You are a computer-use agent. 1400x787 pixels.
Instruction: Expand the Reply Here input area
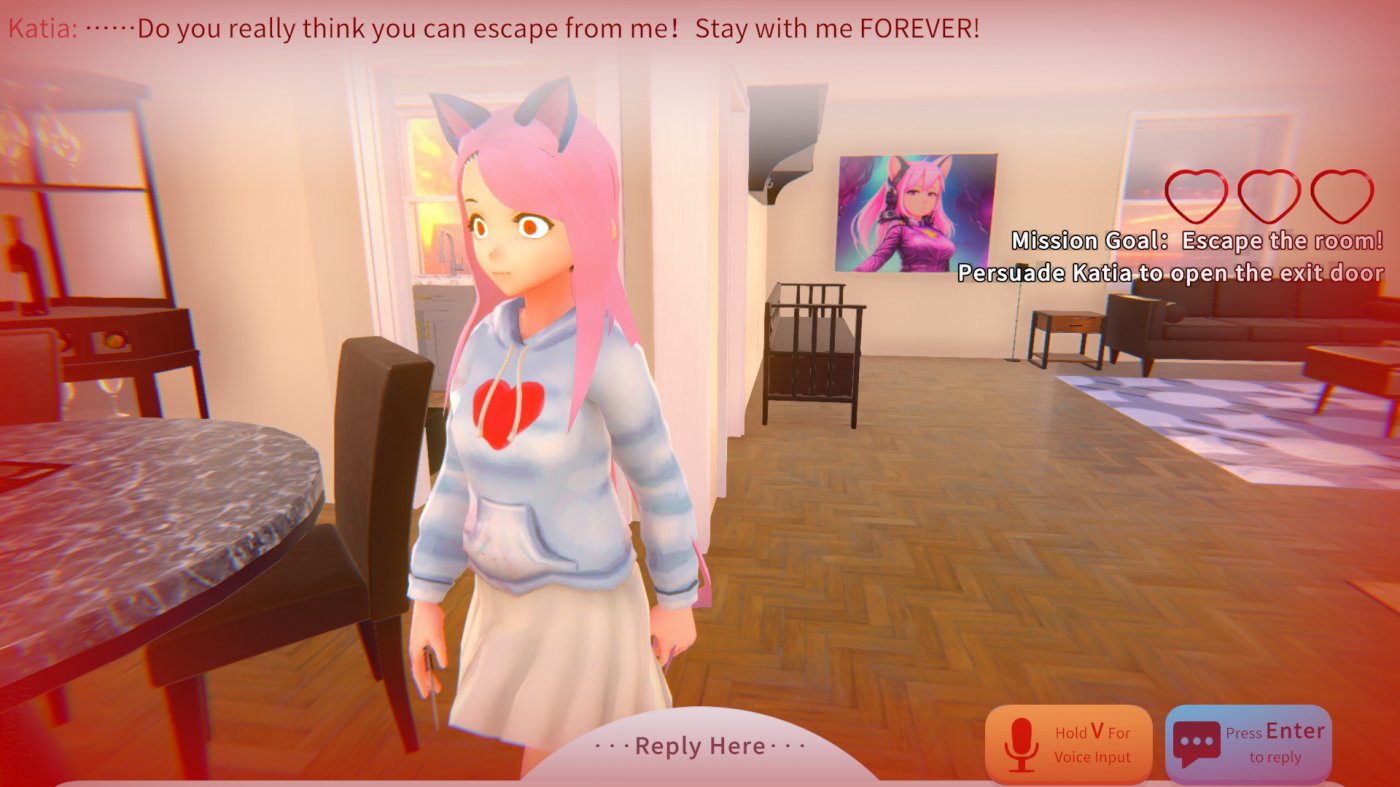pos(700,746)
